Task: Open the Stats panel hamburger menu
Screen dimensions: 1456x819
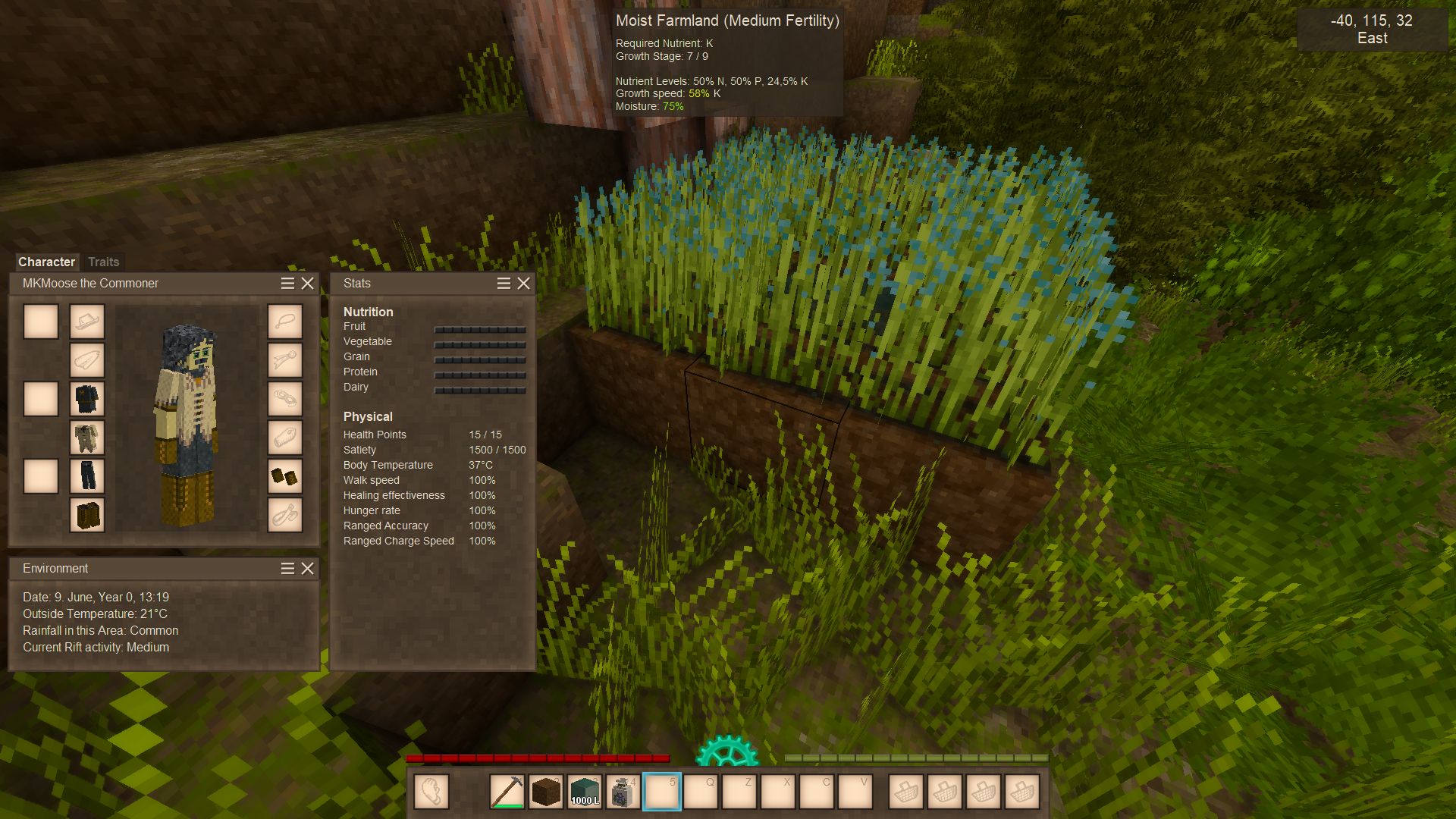Action: click(x=504, y=283)
